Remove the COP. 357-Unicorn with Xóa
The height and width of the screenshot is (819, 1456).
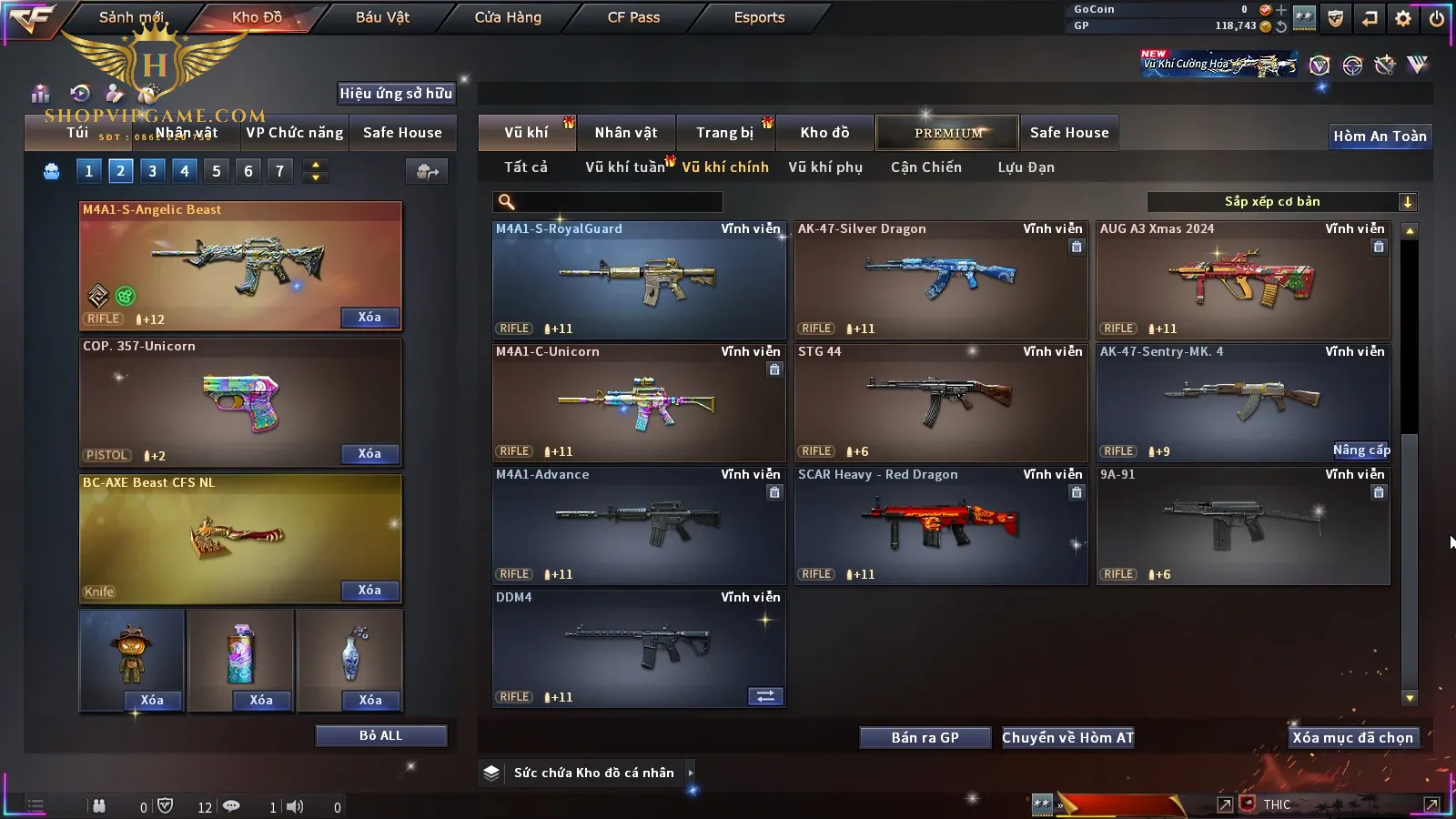(369, 454)
